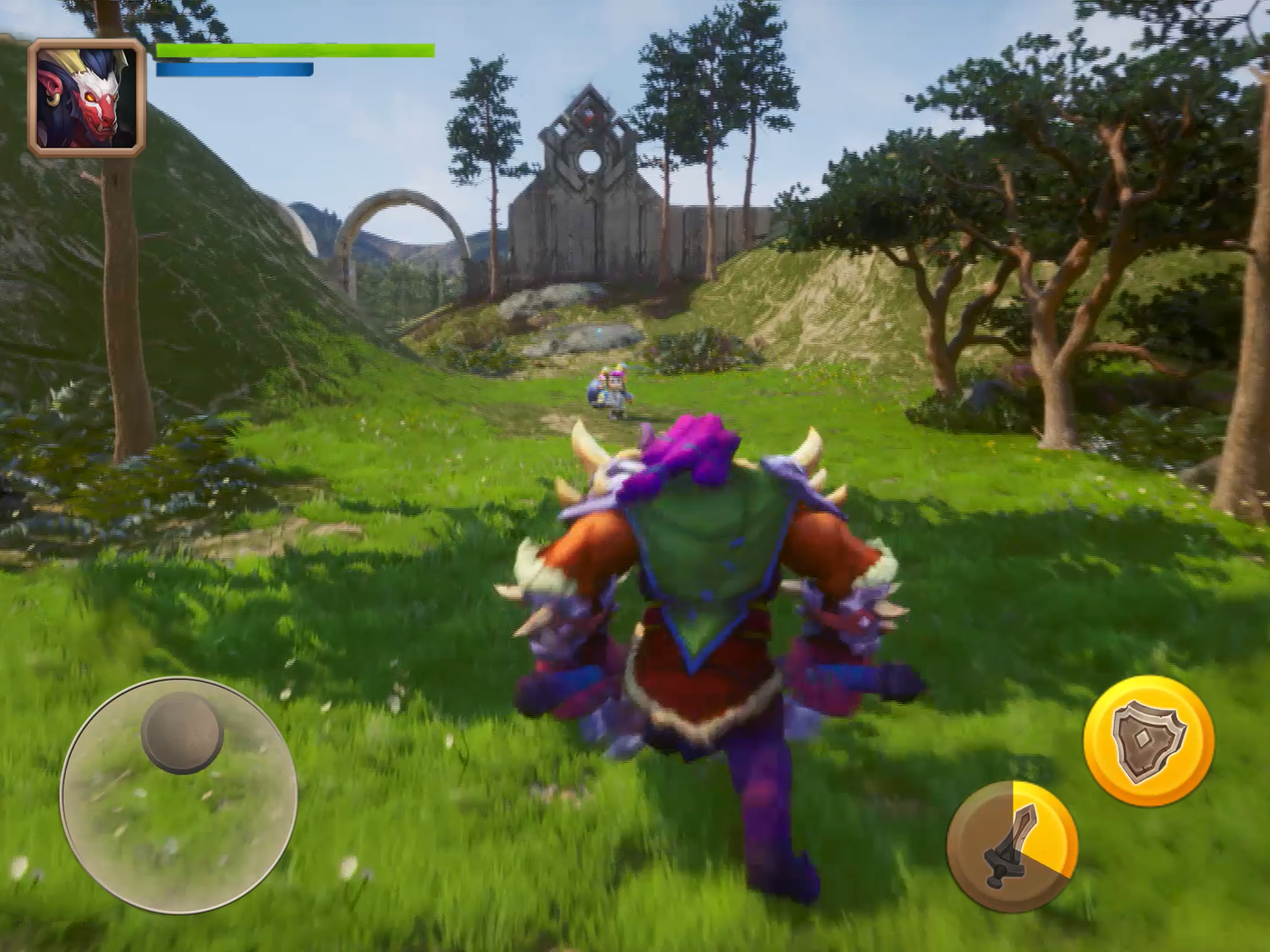This screenshot has width=1270, height=952.
Task: Click the red demon hero portrait
Action: pos(86,98)
